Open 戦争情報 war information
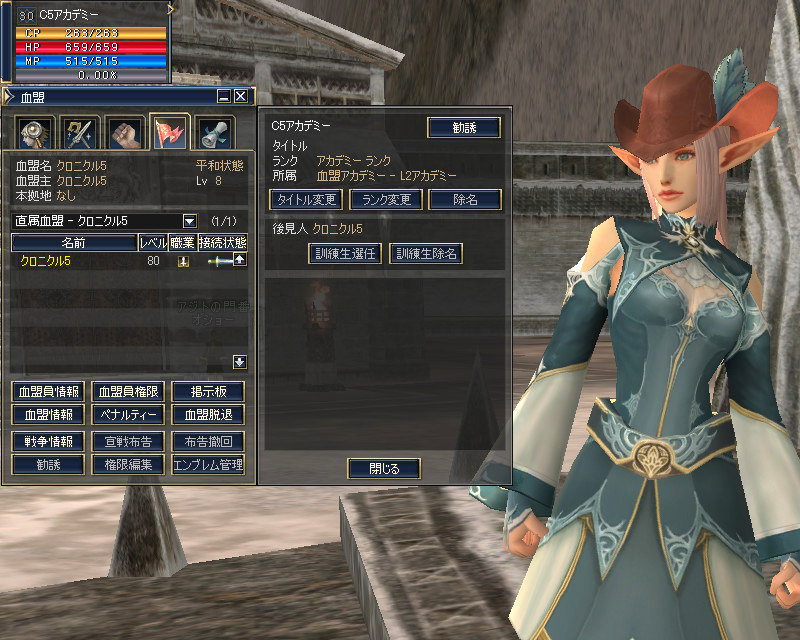The width and height of the screenshot is (800, 640). point(47,441)
